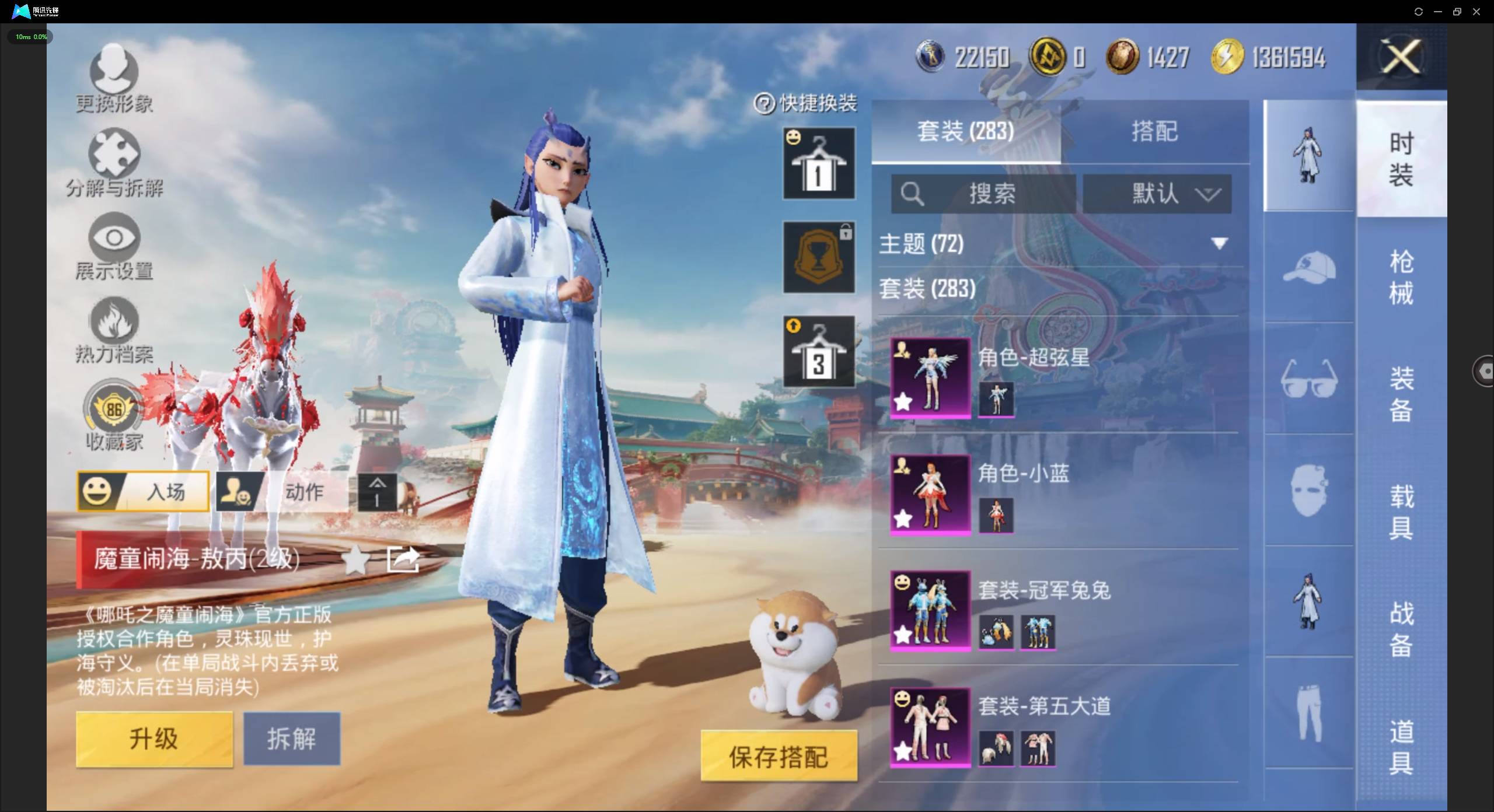
Task: Click the share icon beside the star
Action: [x=402, y=559]
